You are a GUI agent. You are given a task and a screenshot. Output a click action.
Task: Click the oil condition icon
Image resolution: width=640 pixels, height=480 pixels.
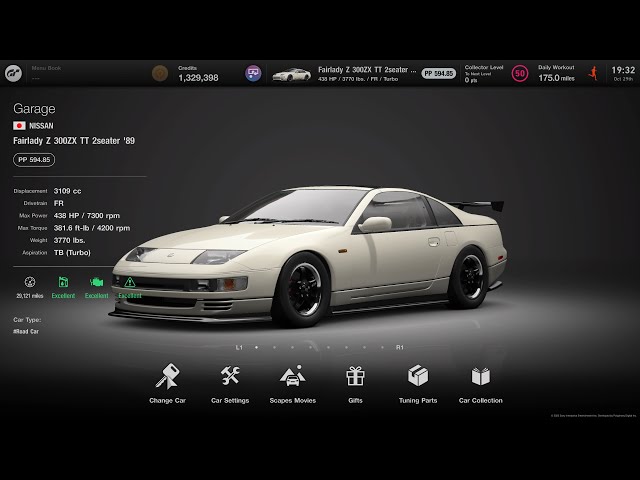tap(64, 283)
